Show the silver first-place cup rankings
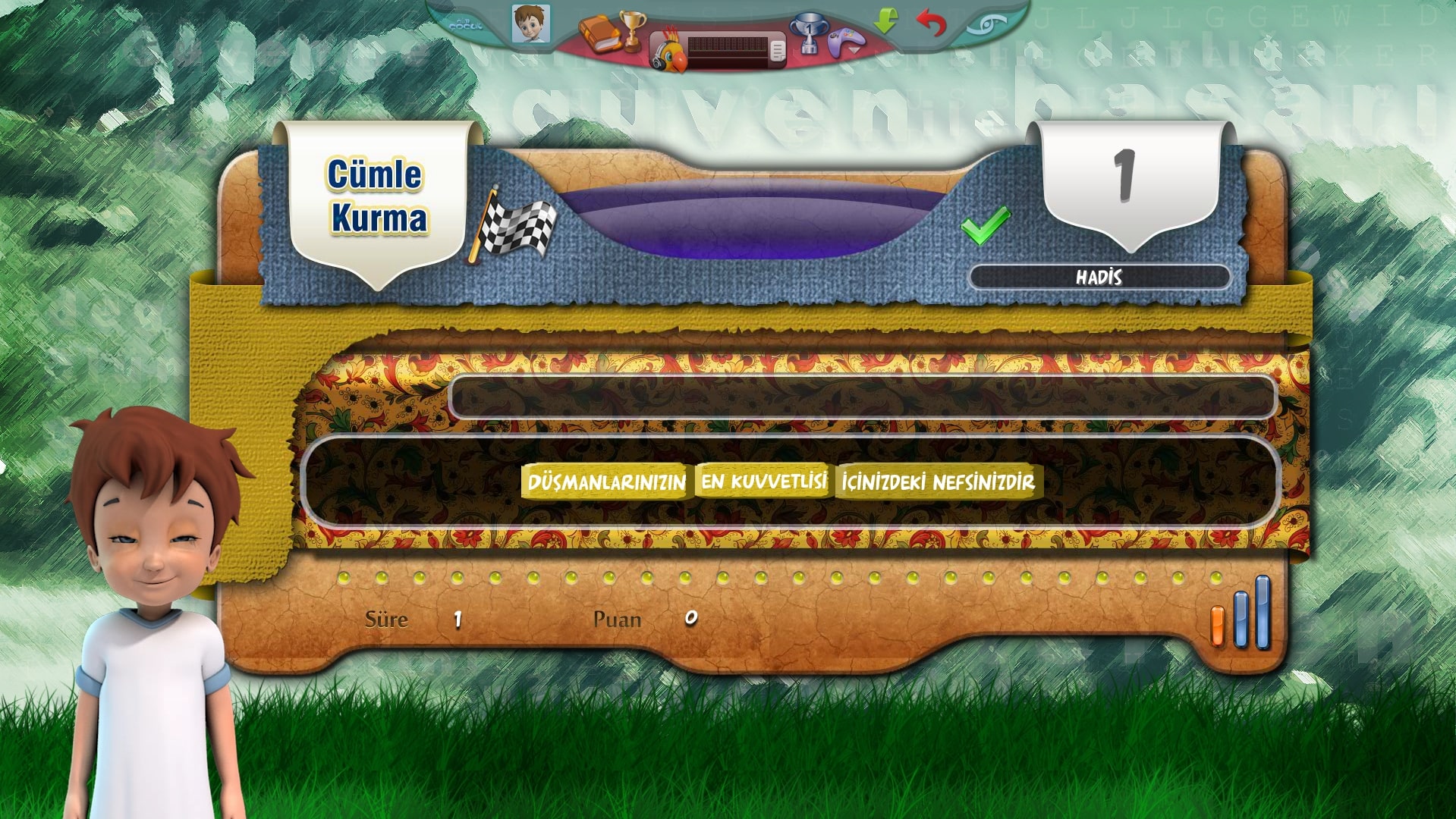1456x819 pixels. (x=808, y=34)
